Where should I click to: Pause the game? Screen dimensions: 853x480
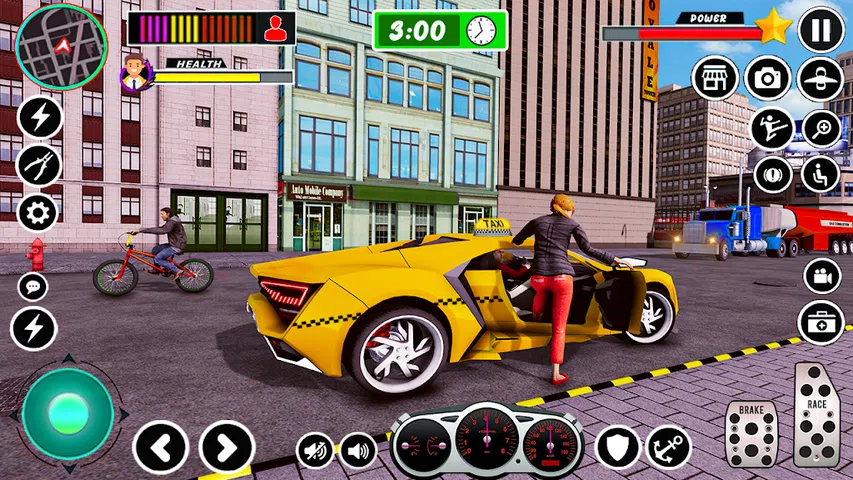(821, 29)
